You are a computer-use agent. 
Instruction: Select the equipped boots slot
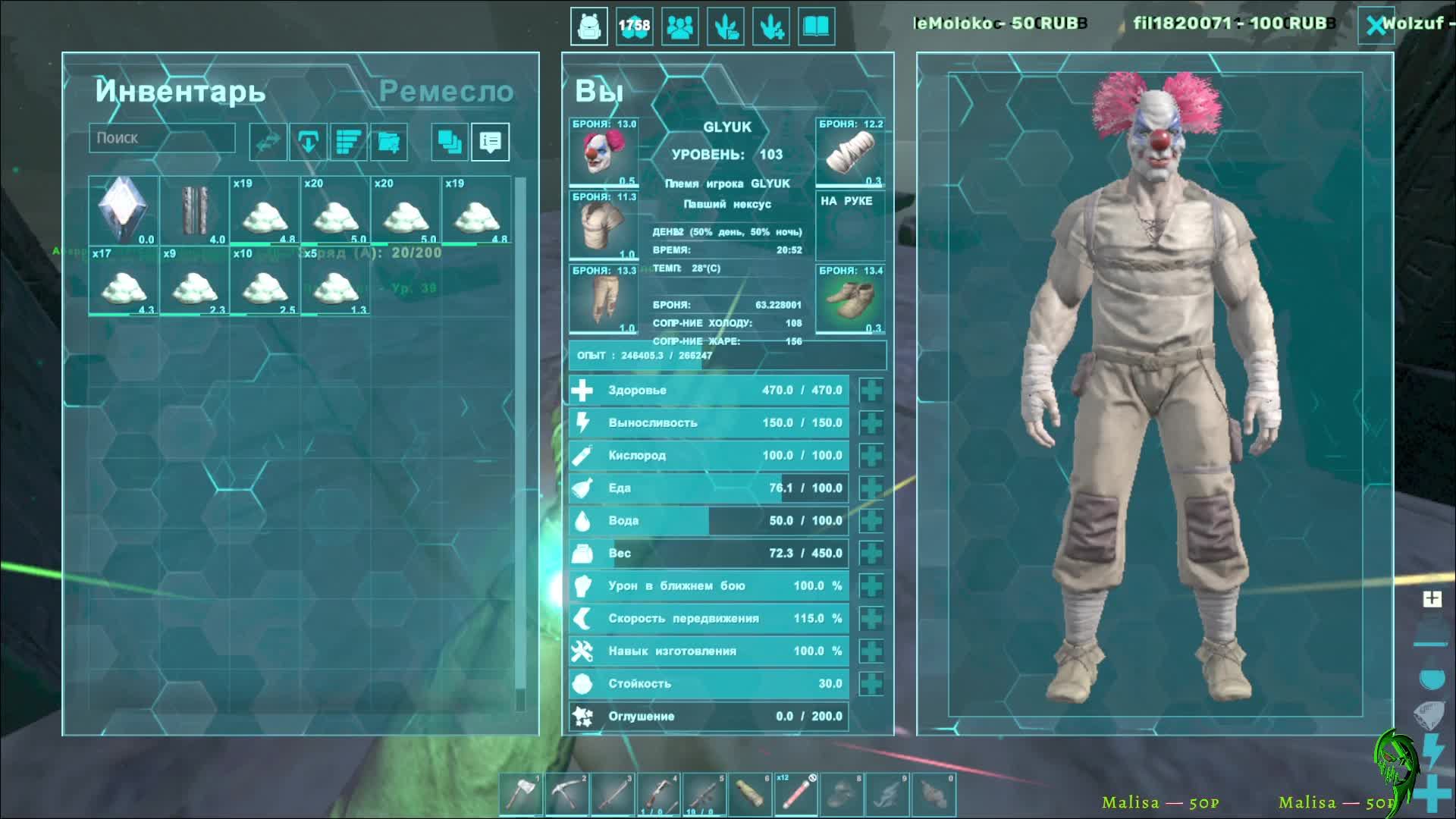tap(850, 299)
